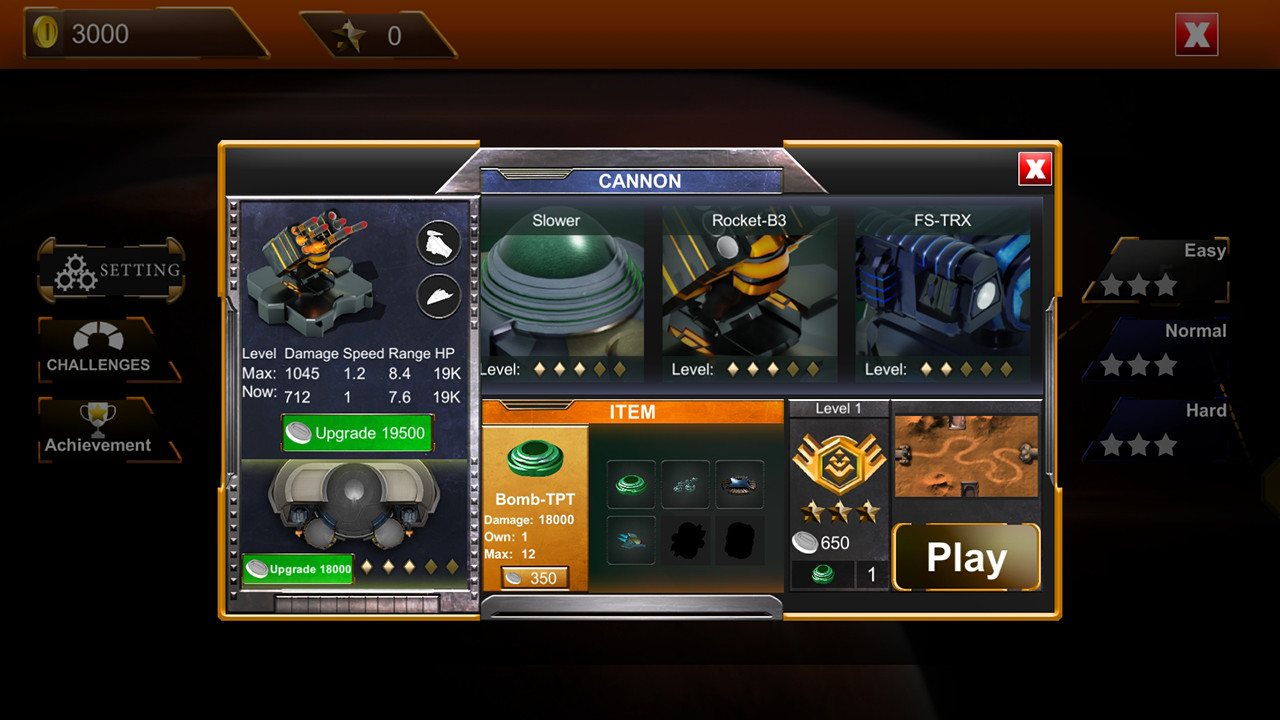
Task: Select the spiked trap item in the third slot
Action: pos(740,484)
